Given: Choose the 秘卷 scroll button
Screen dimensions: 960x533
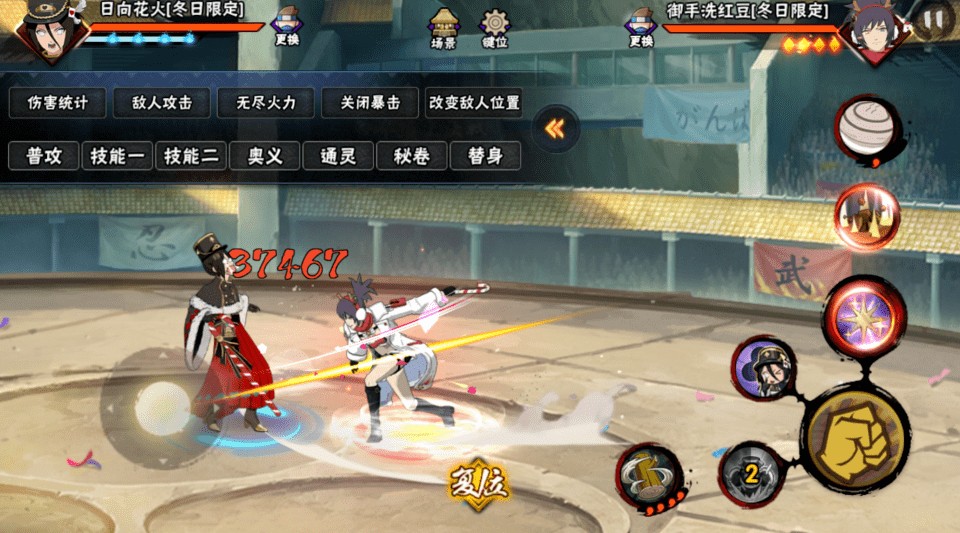Looking at the screenshot, I should [x=412, y=156].
